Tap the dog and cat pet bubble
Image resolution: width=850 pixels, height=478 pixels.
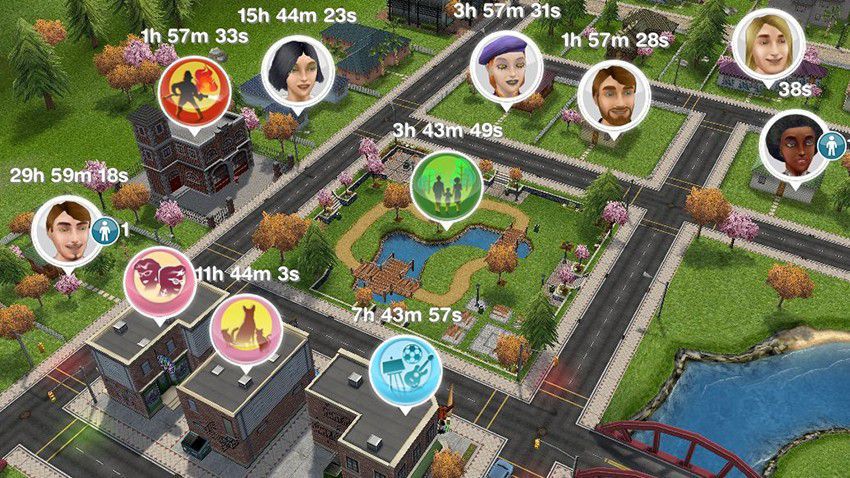246,329
